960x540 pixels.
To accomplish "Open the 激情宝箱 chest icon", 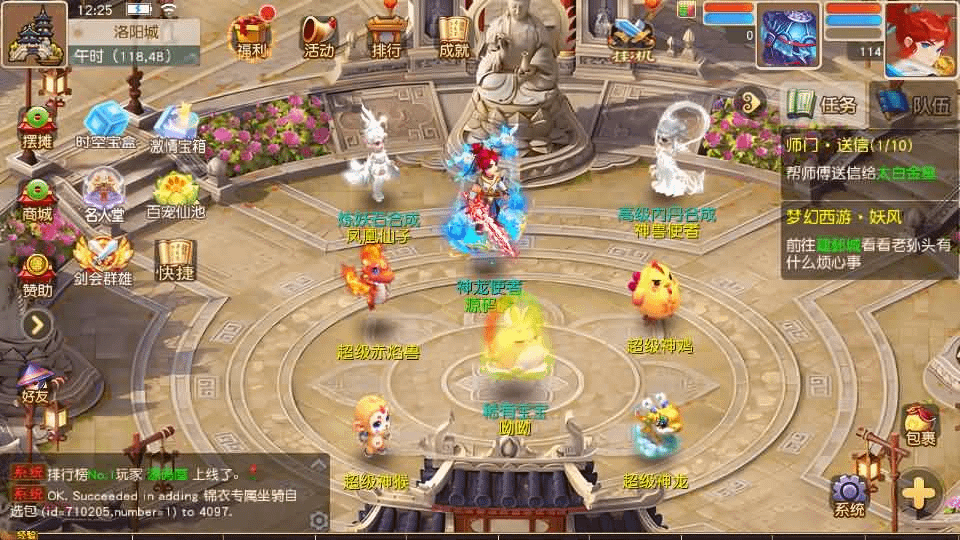I will 179,125.
